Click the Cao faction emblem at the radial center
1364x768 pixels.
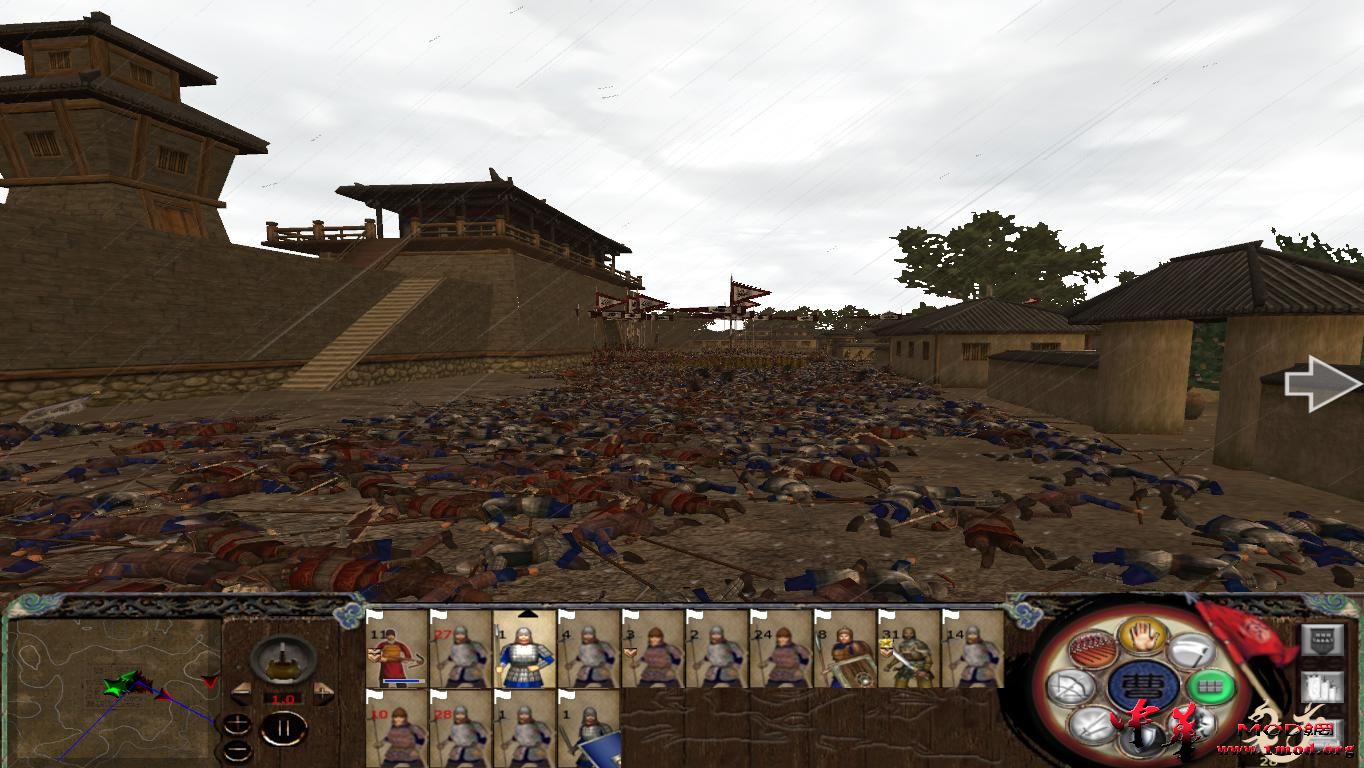[1144, 685]
